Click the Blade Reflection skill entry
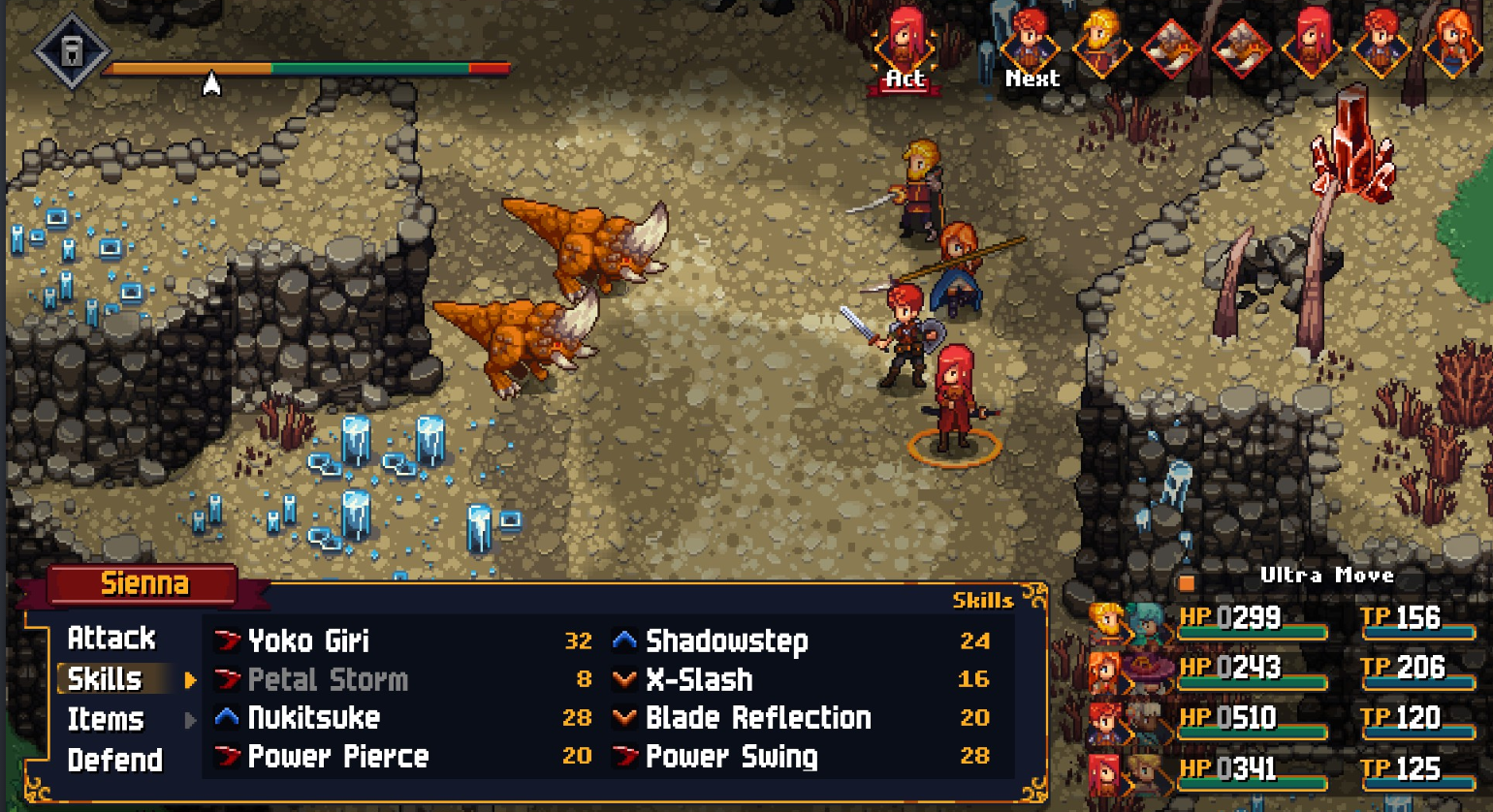This screenshot has width=1493, height=812. 756,719
